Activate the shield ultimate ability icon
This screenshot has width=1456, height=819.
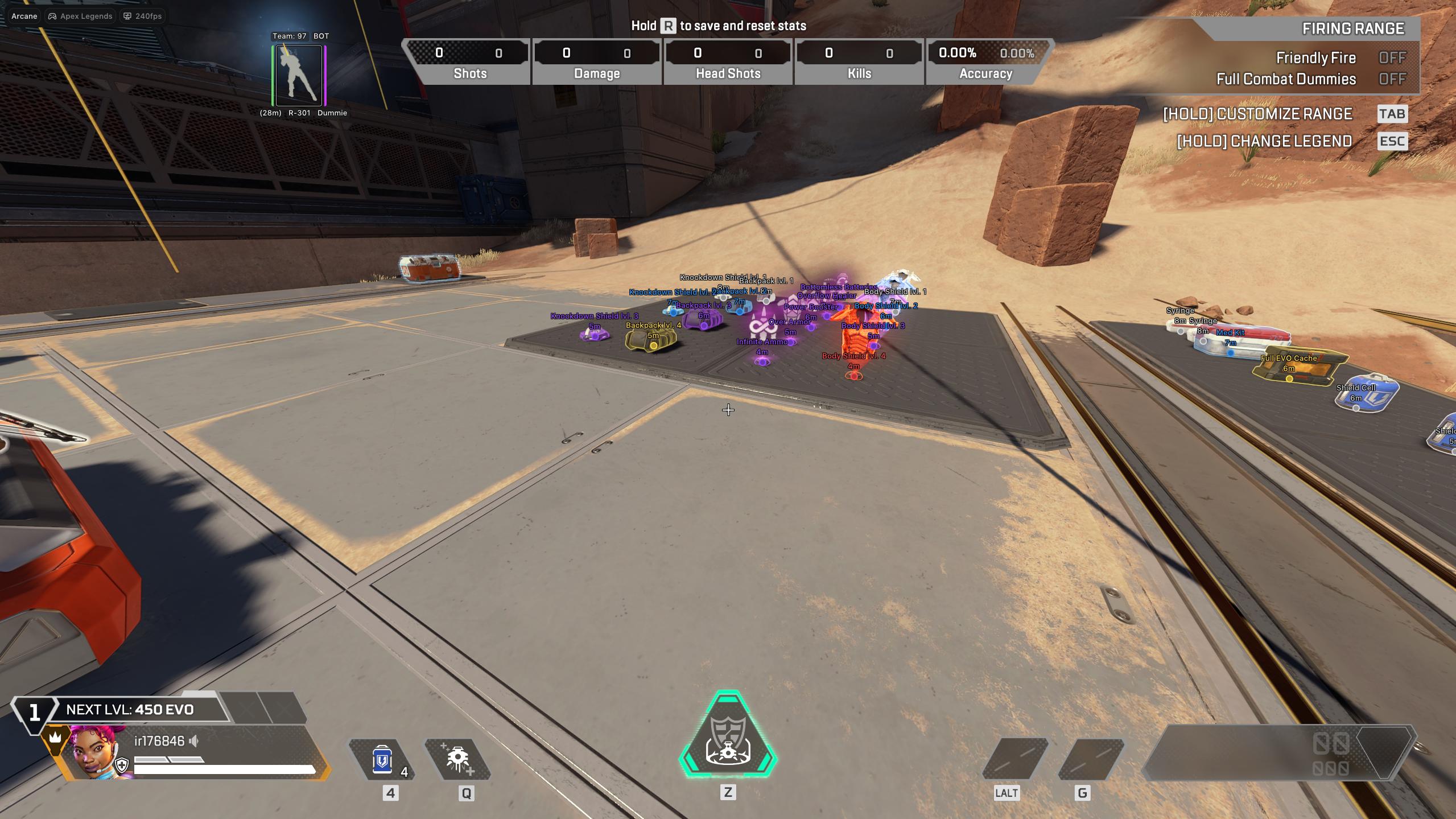(x=728, y=735)
